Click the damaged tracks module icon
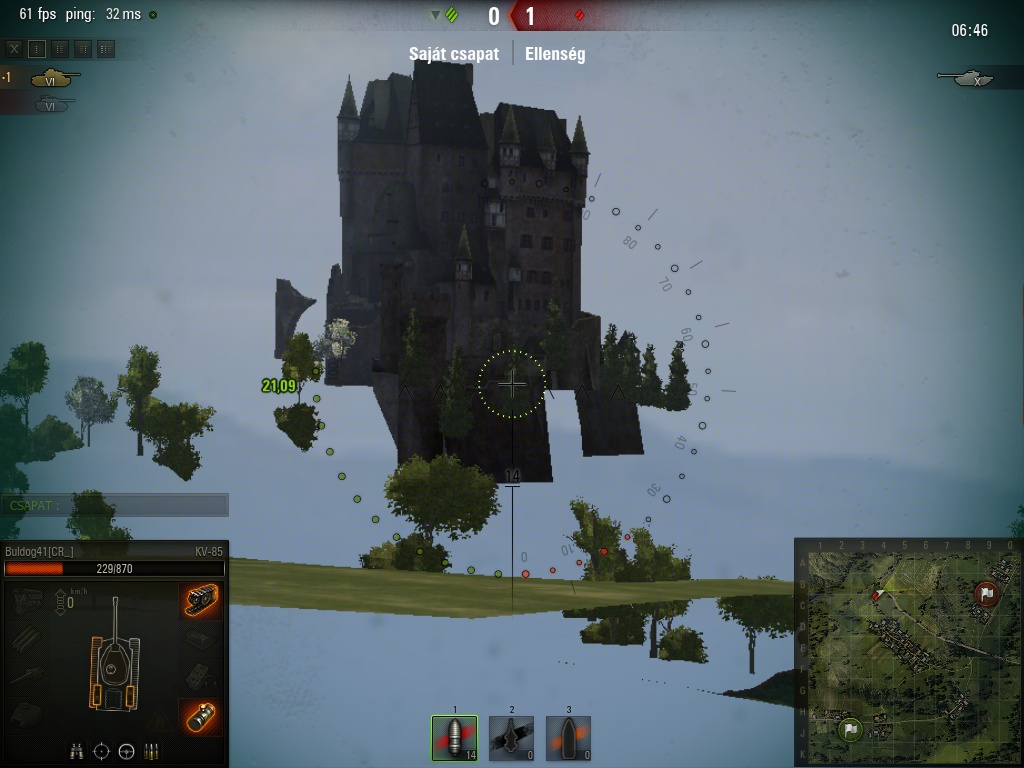1024x768 pixels. [x=202, y=599]
